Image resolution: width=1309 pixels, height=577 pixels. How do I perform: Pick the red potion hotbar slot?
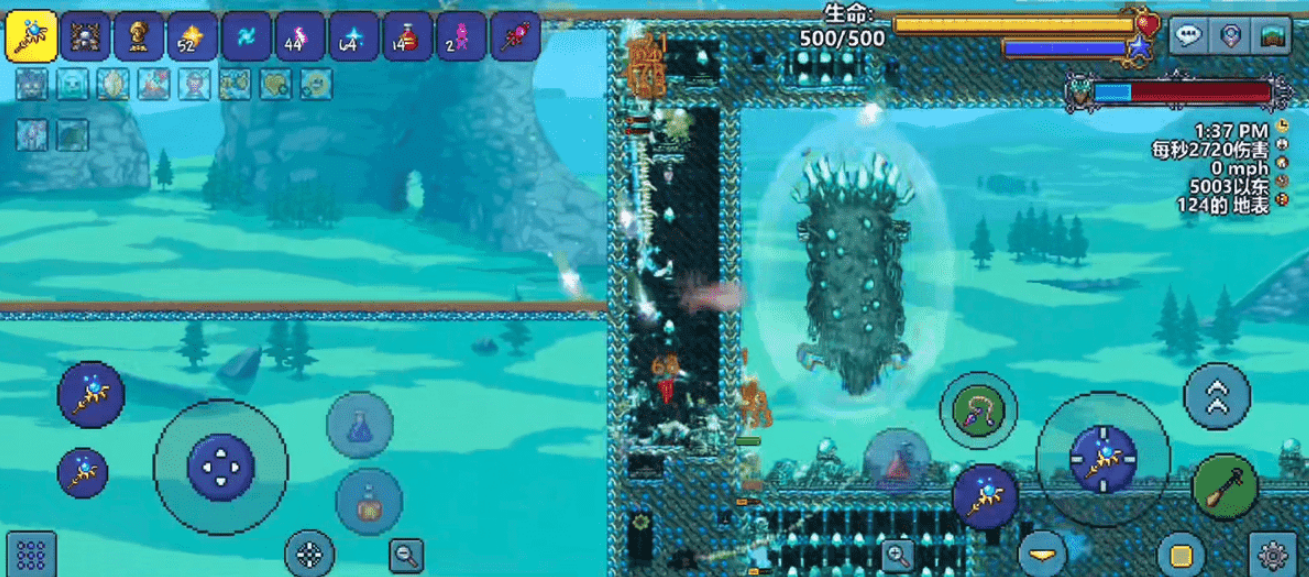point(406,38)
